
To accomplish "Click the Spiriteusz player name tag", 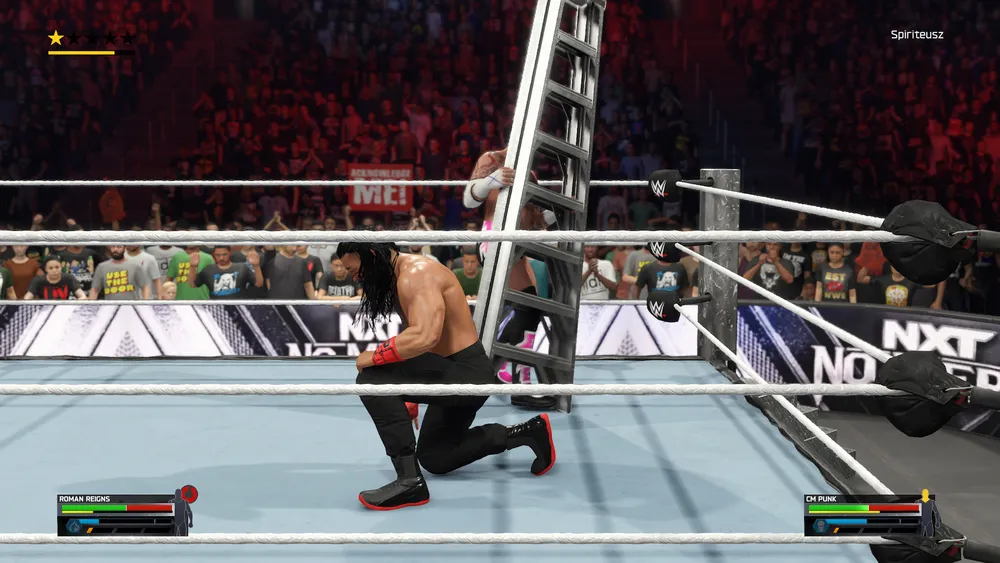I will pyautogui.click(x=917, y=34).
